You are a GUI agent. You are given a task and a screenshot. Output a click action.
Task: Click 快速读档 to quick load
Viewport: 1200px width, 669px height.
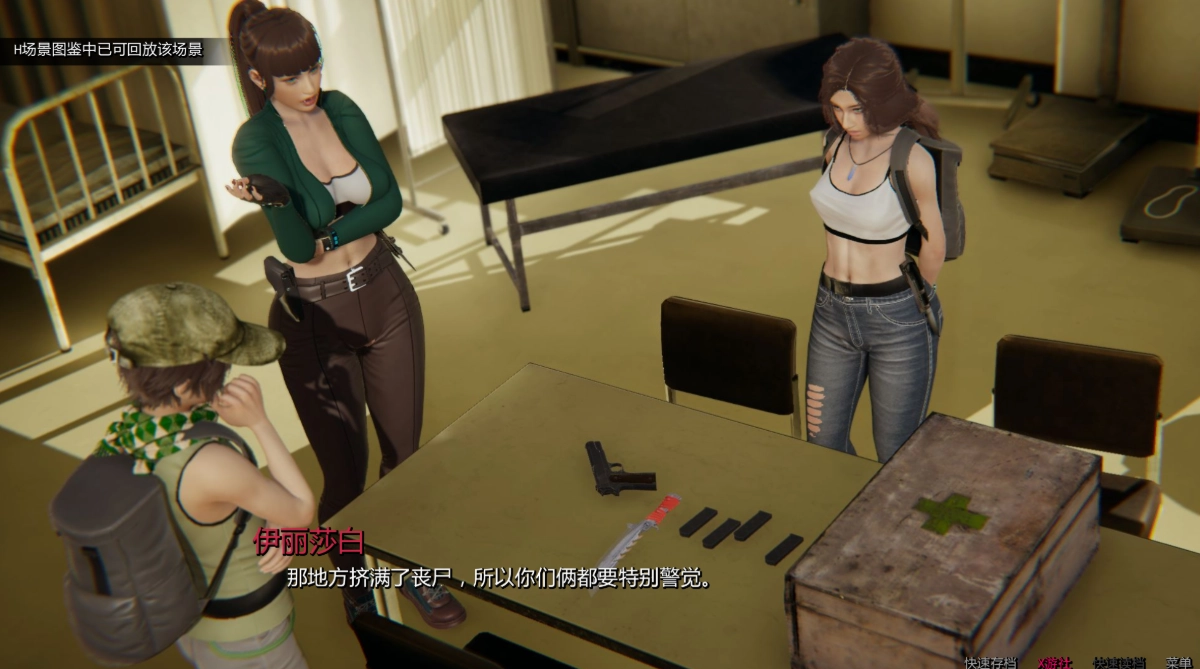coord(1118,662)
